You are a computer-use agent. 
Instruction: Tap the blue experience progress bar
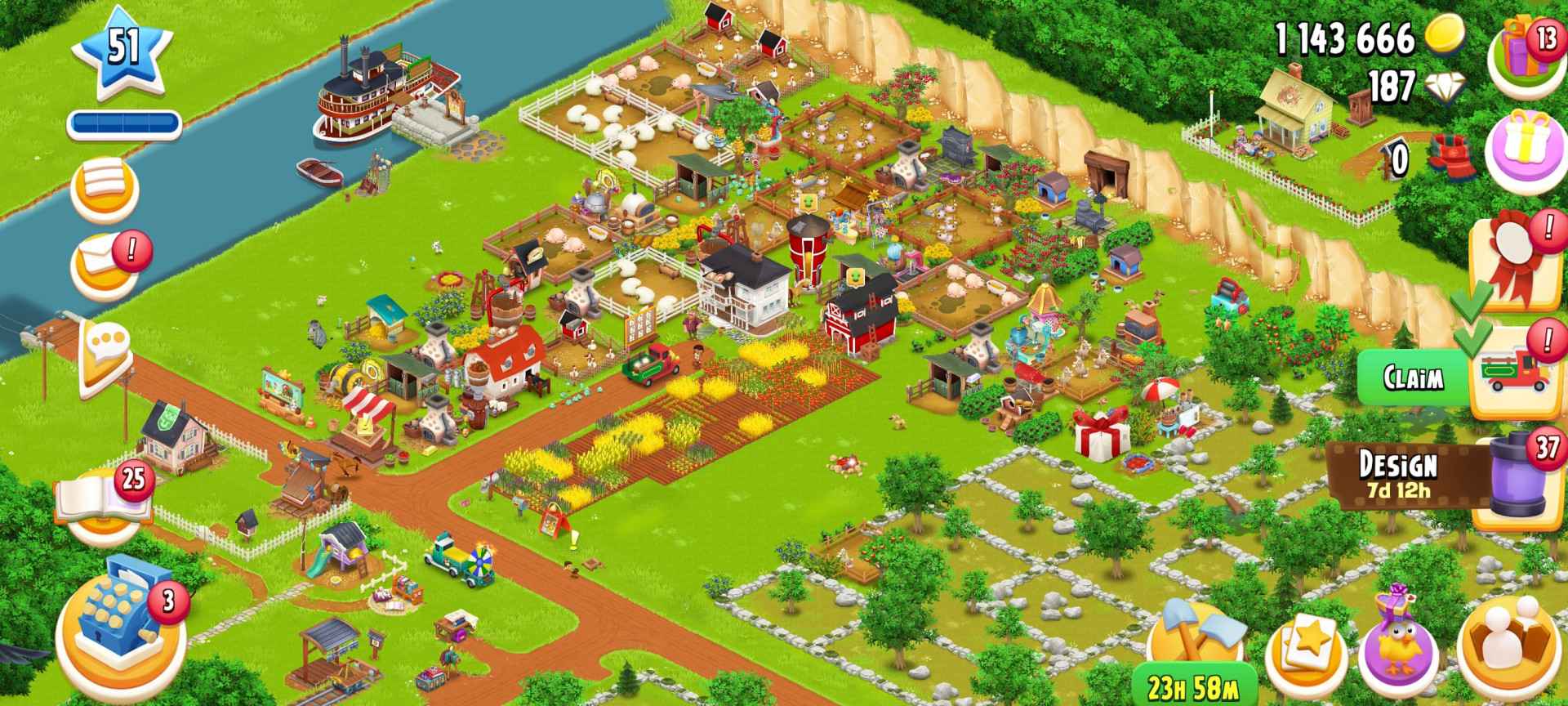point(127,123)
